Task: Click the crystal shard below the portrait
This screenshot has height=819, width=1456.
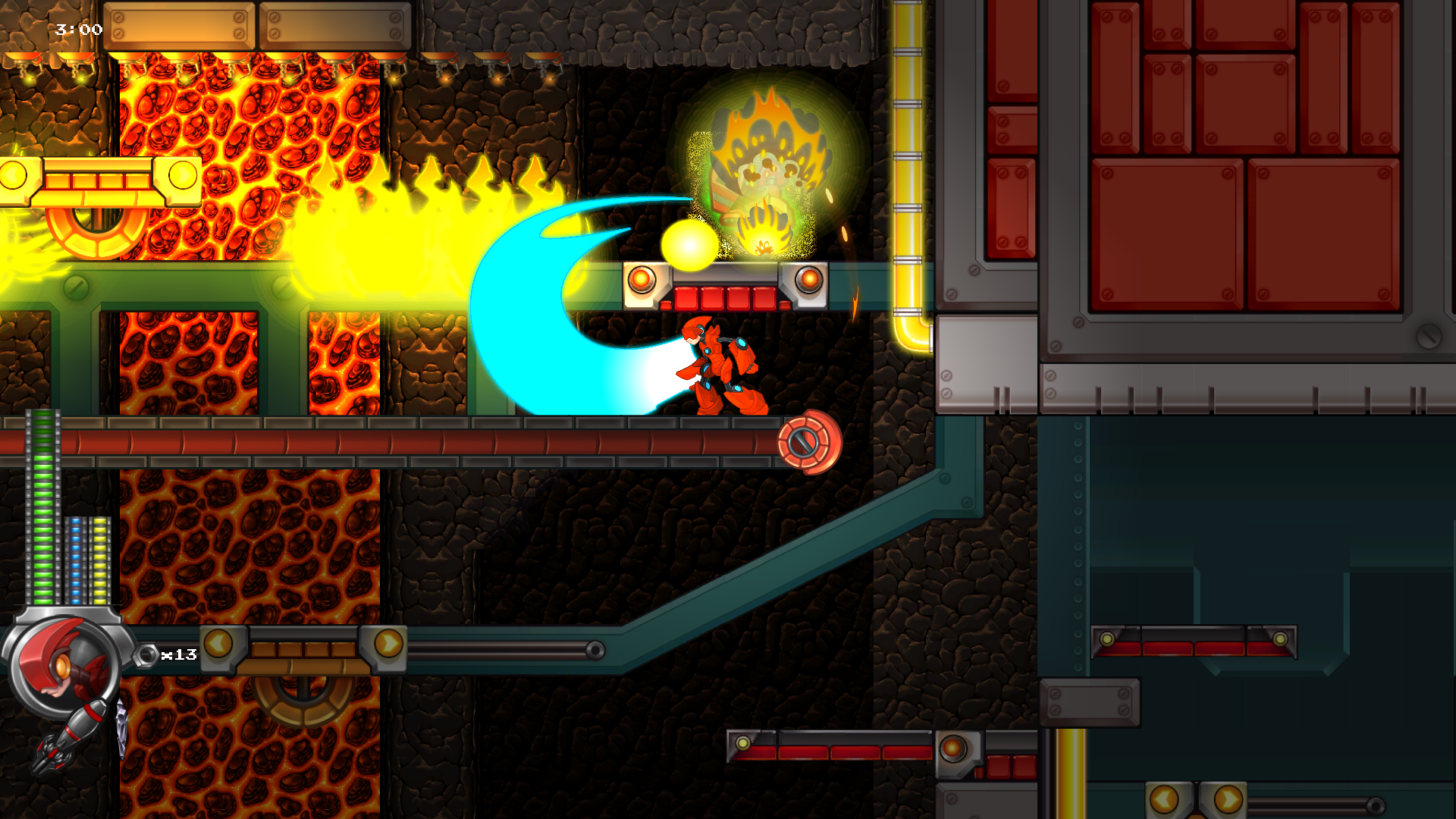Action: pyautogui.click(x=121, y=726)
